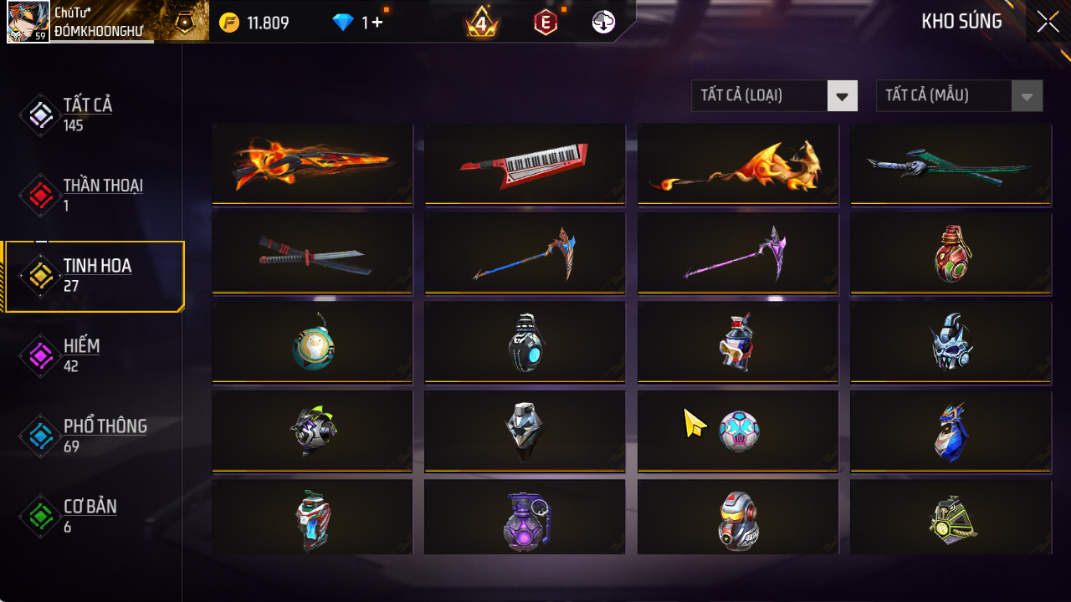Switch to the Phổ Thông rarity tab
This screenshot has width=1071, height=602.
[104, 435]
